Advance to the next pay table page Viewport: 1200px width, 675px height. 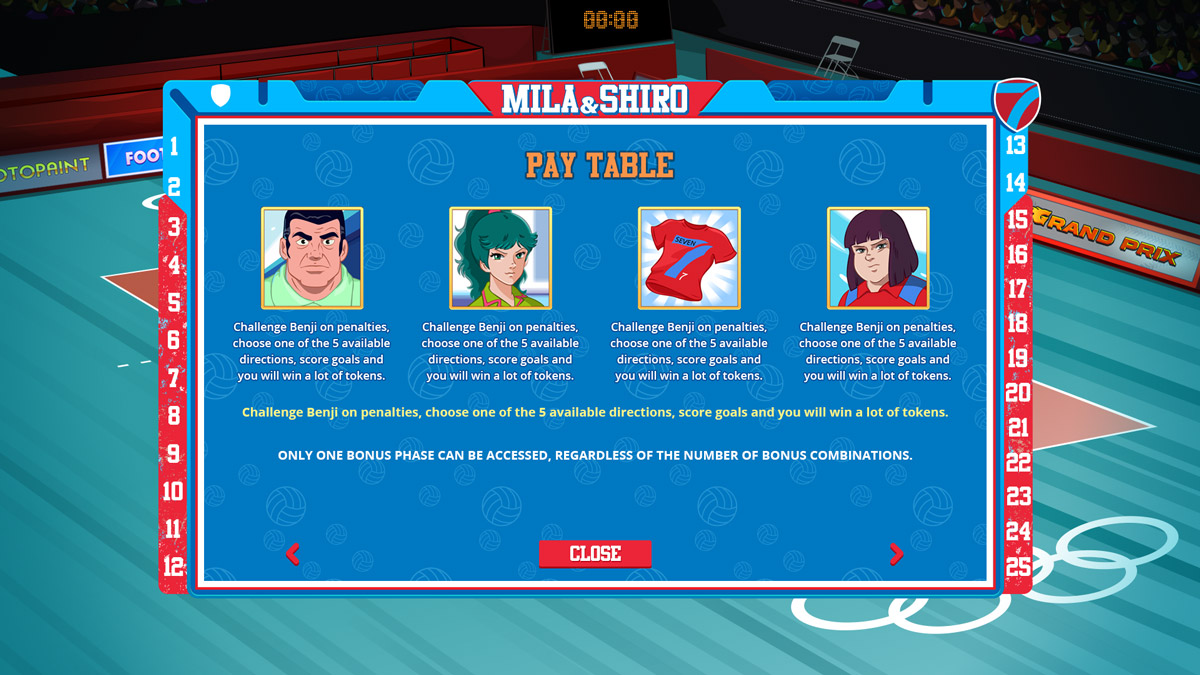click(x=896, y=554)
